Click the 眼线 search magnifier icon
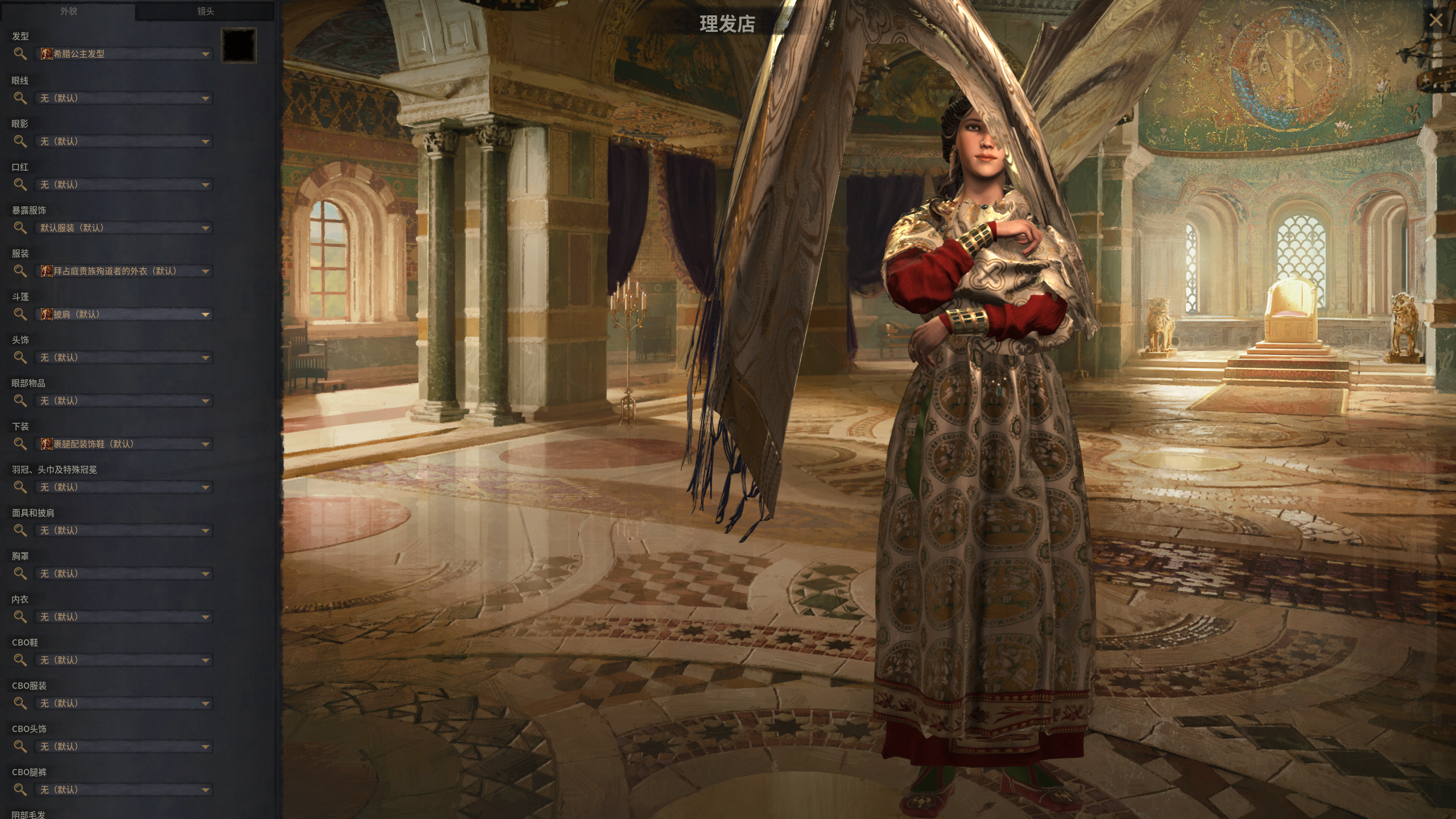Image resolution: width=1456 pixels, height=819 pixels. click(x=21, y=98)
